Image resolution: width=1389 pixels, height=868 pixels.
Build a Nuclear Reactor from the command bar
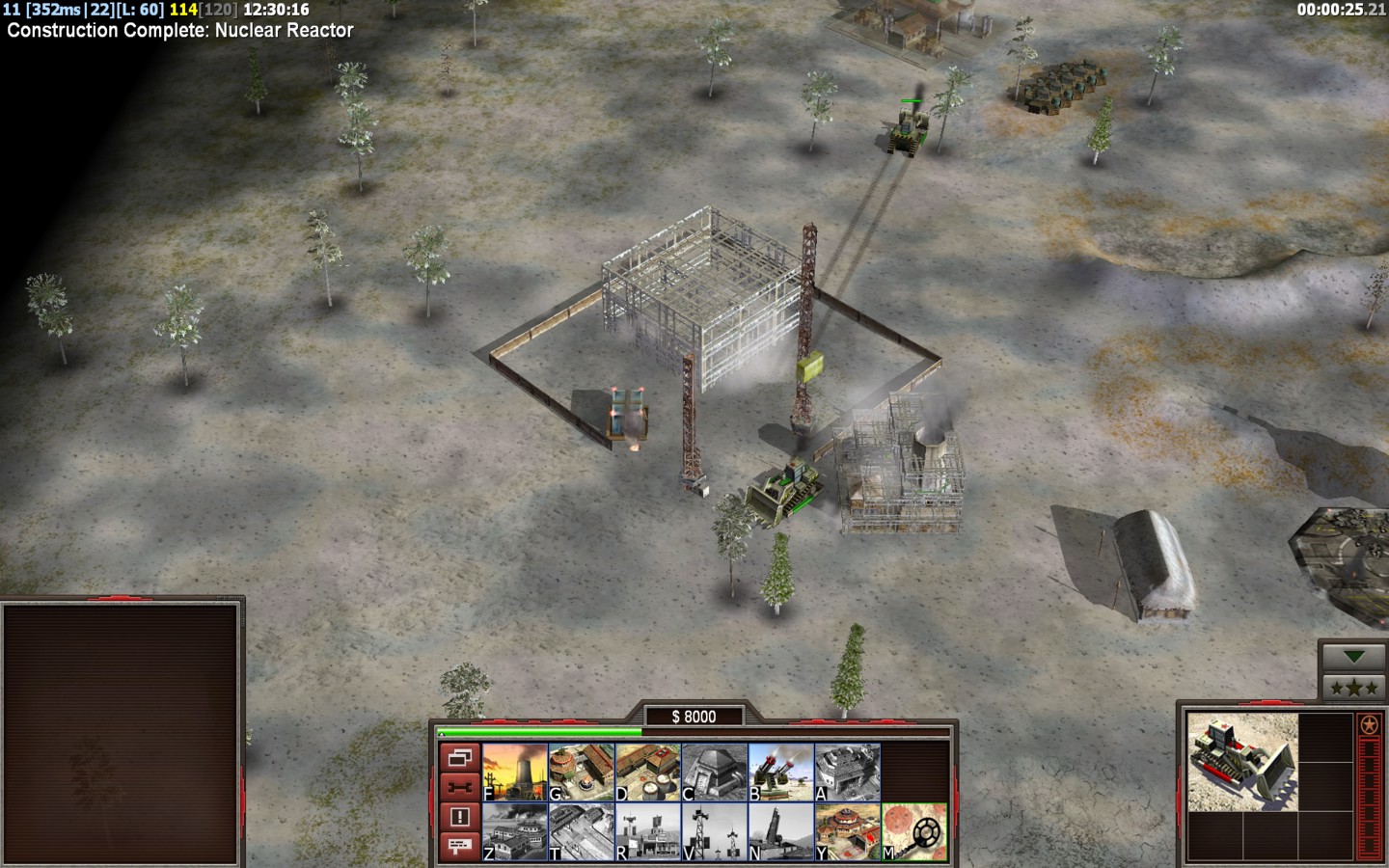tap(514, 772)
